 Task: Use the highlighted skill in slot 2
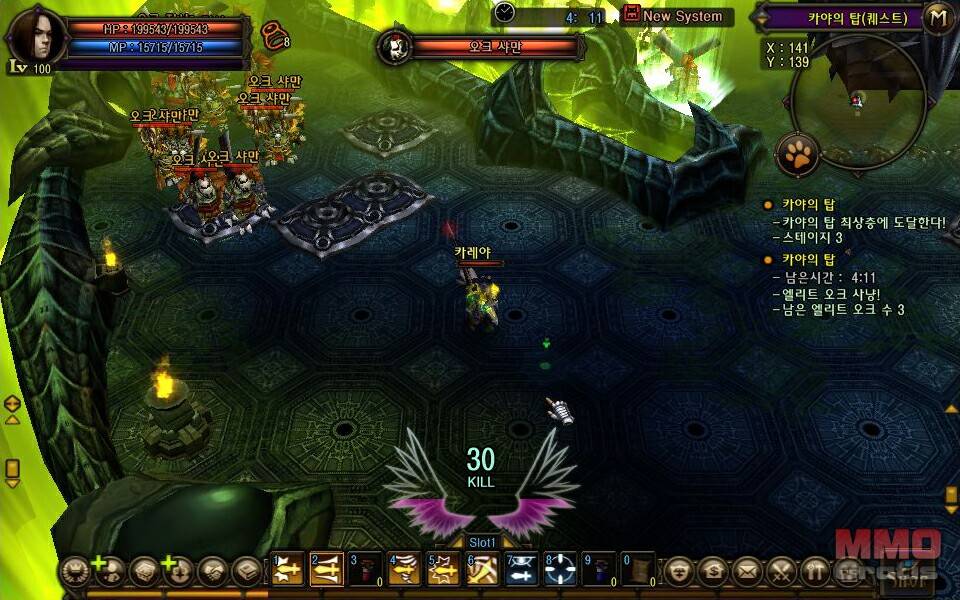coord(326,568)
